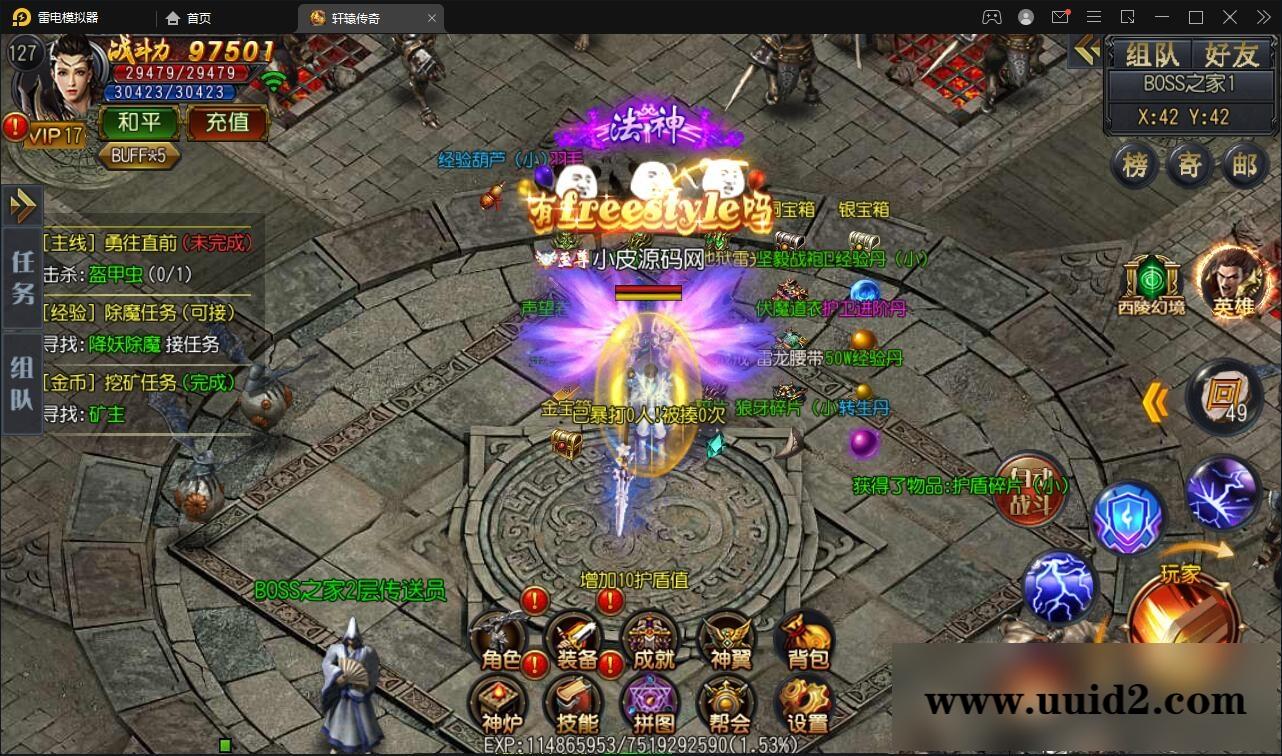Switch to the 组队 team tab at top right
This screenshot has height=756, width=1282.
tap(1152, 54)
